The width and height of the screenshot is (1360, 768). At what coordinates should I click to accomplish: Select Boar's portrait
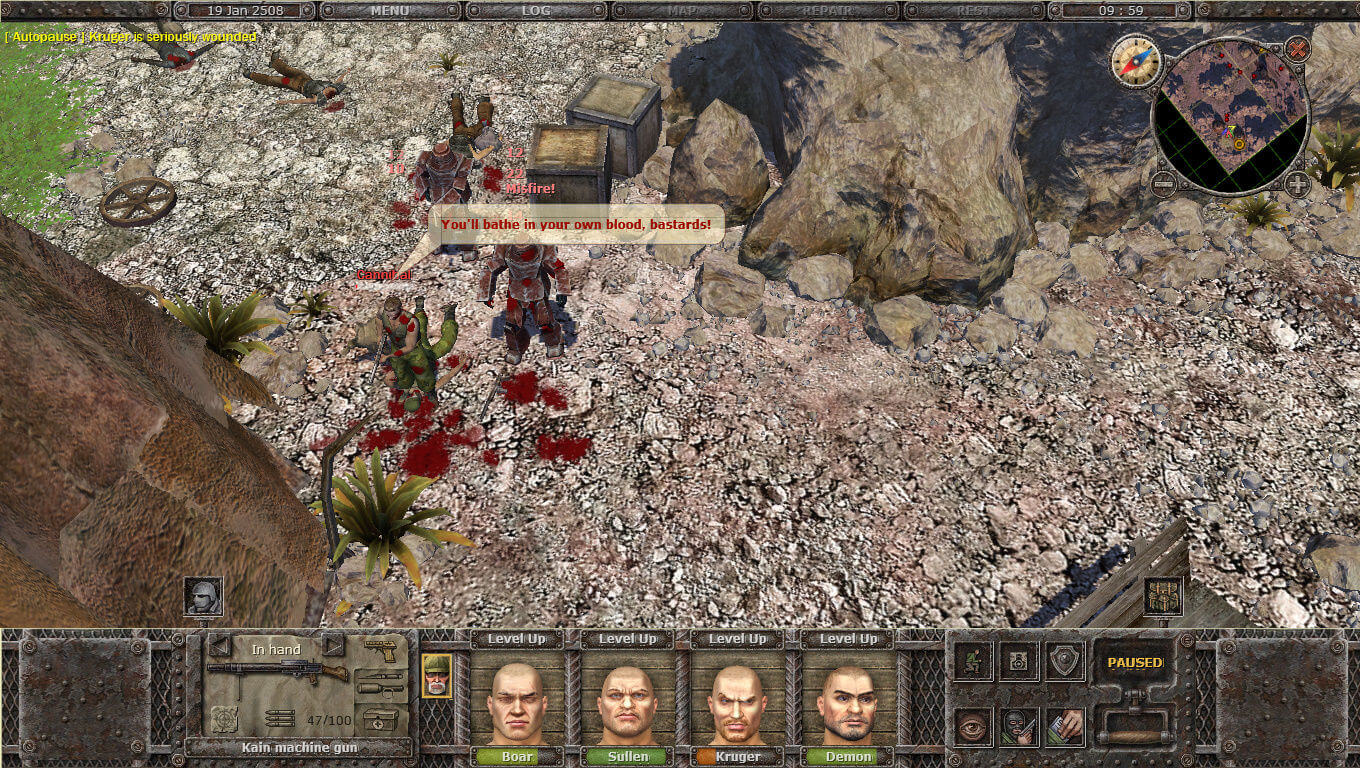(517, 699)
